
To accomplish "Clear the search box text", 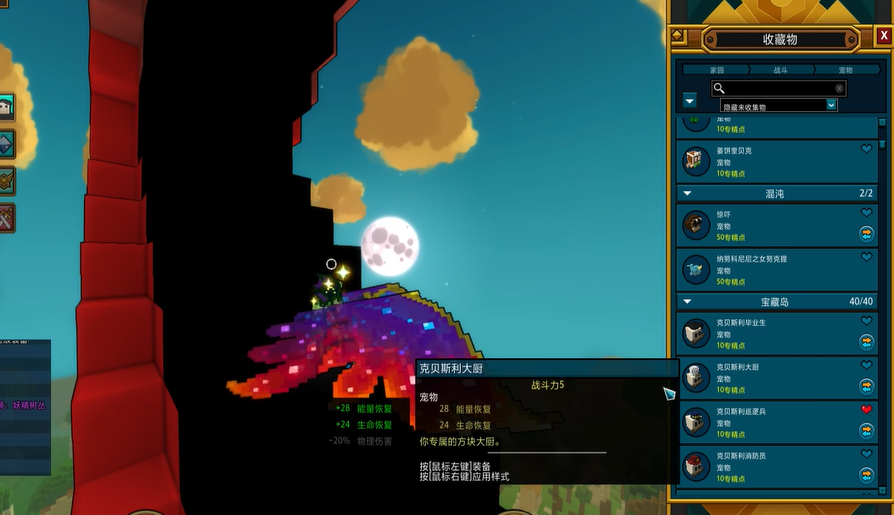I will [839, 88].
